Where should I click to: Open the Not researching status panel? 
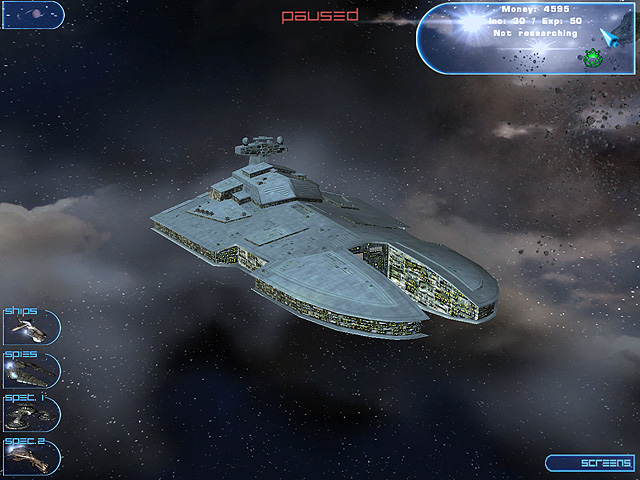pos(534,33)
